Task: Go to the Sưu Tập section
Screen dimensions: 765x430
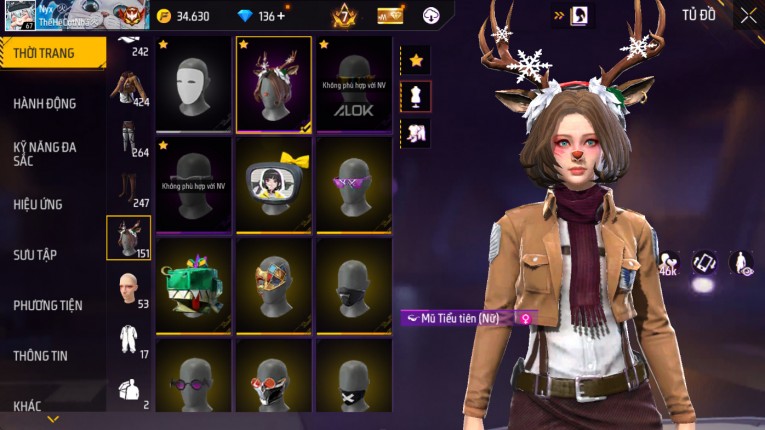Action: 35,255
